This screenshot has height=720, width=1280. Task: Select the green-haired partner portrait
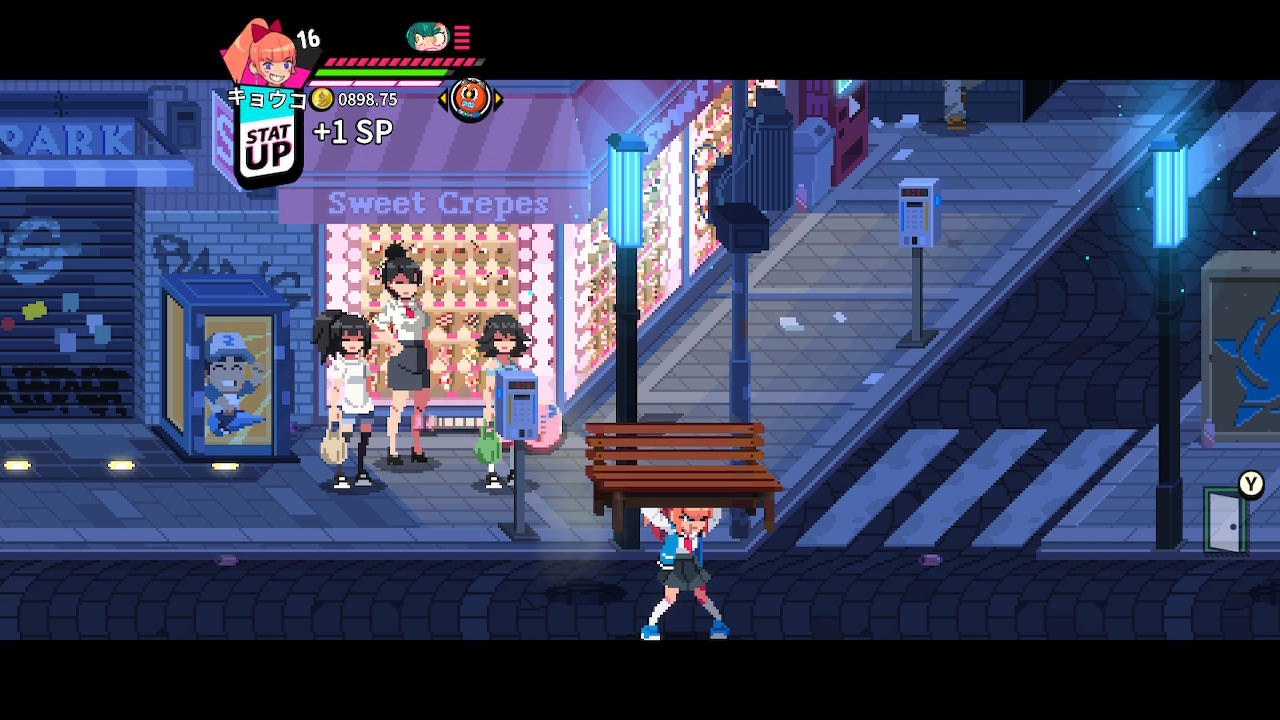[x=427, y=37]
